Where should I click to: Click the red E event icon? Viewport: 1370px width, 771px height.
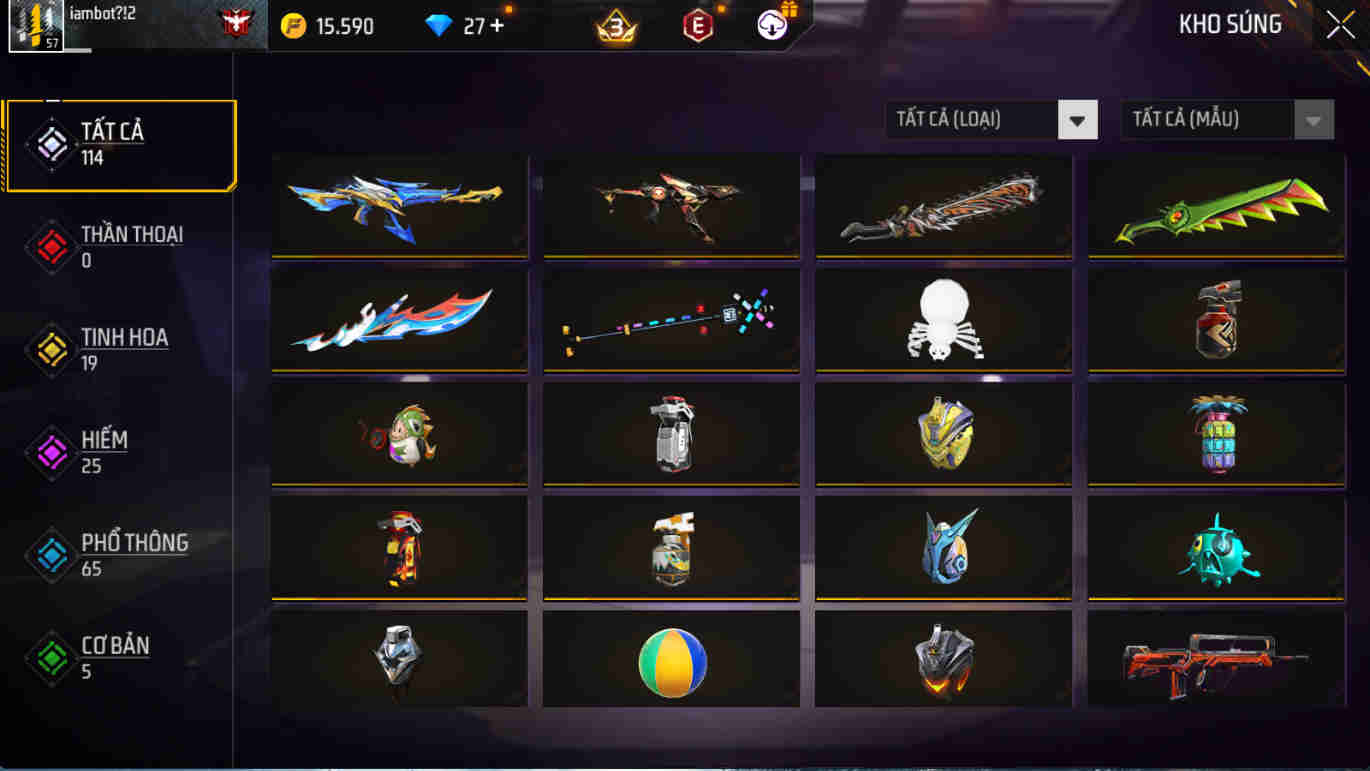click(x=695, y=25)
